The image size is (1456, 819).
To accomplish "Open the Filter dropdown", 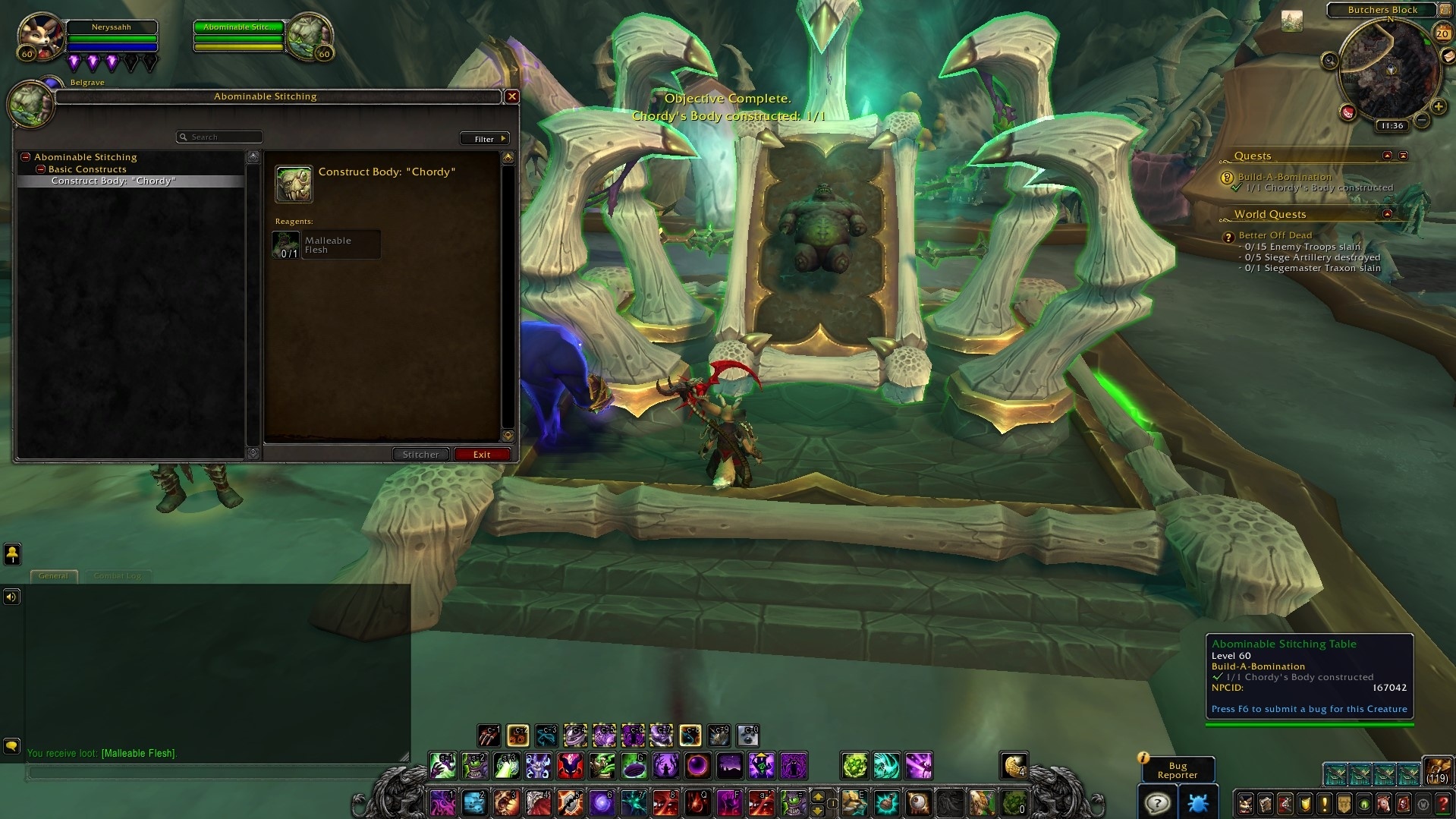I will coord(484,139).
